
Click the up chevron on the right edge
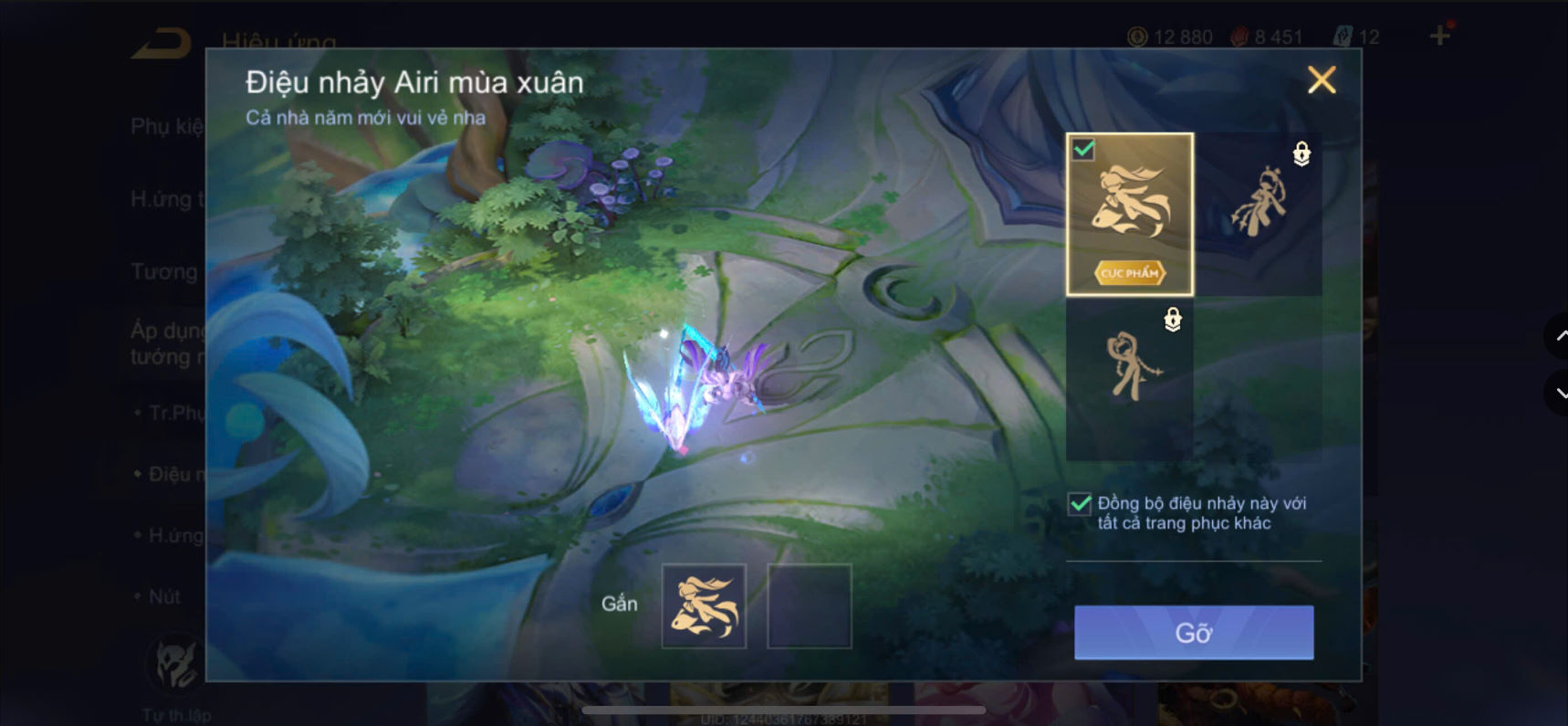coord(1557,336)
